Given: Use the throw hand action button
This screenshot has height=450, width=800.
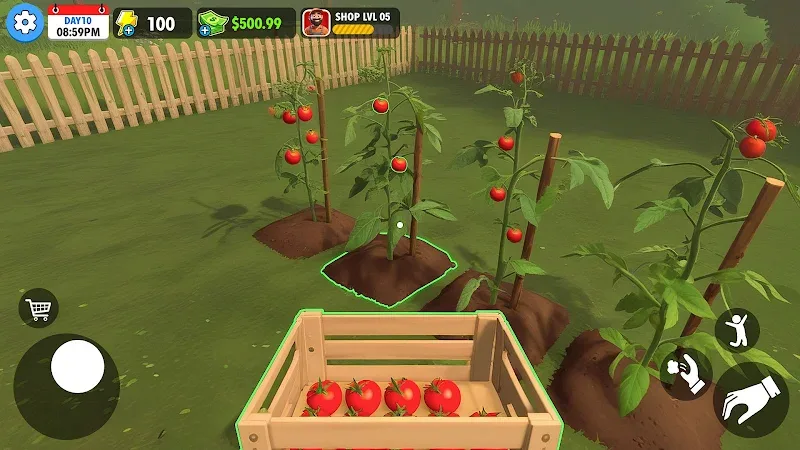Looking at the screenshot, I should click(686, 373).
